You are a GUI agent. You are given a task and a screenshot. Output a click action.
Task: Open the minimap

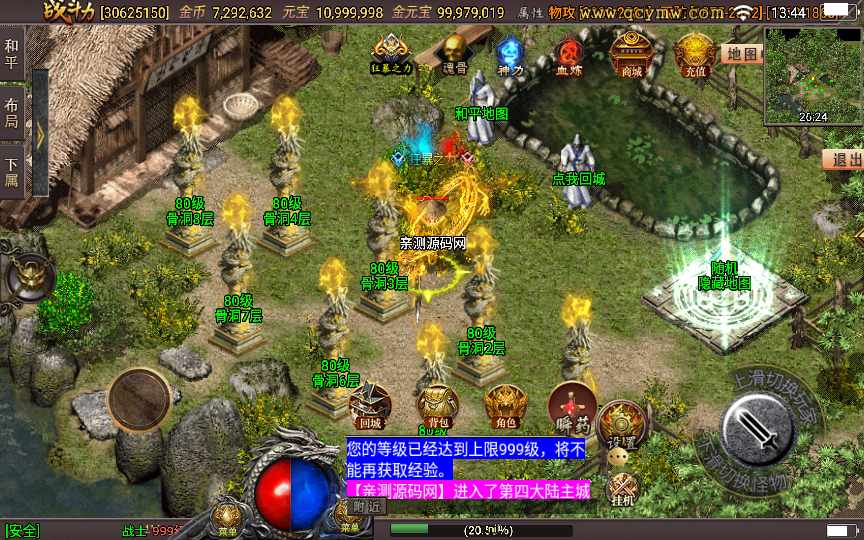(811, 74)
